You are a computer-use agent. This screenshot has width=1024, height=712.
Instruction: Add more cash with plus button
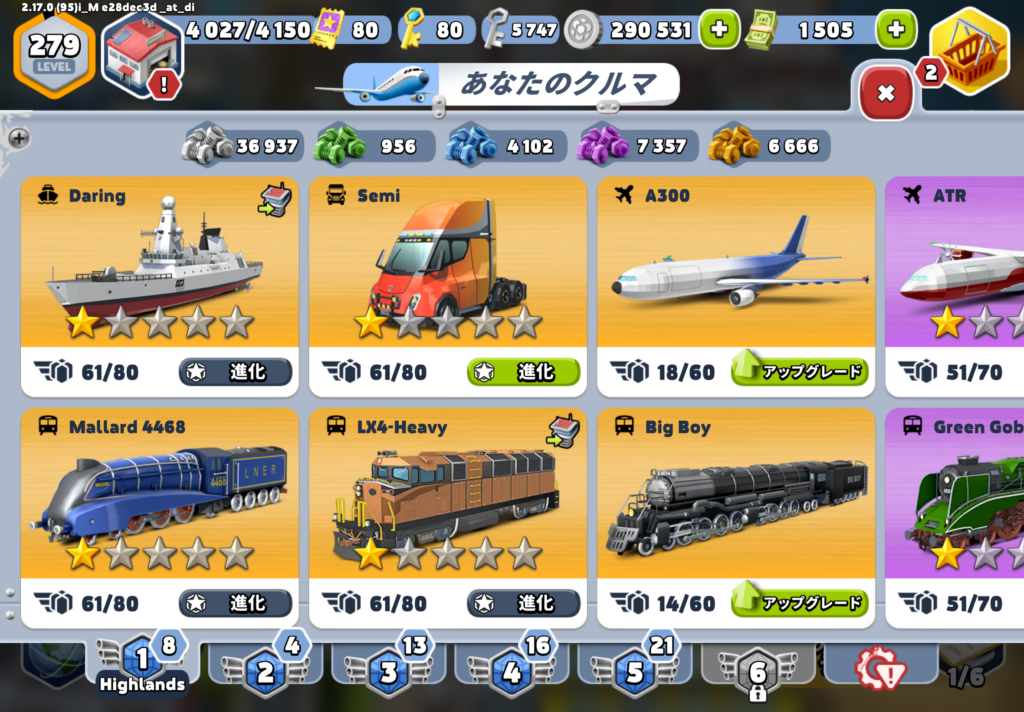(895, 30)
